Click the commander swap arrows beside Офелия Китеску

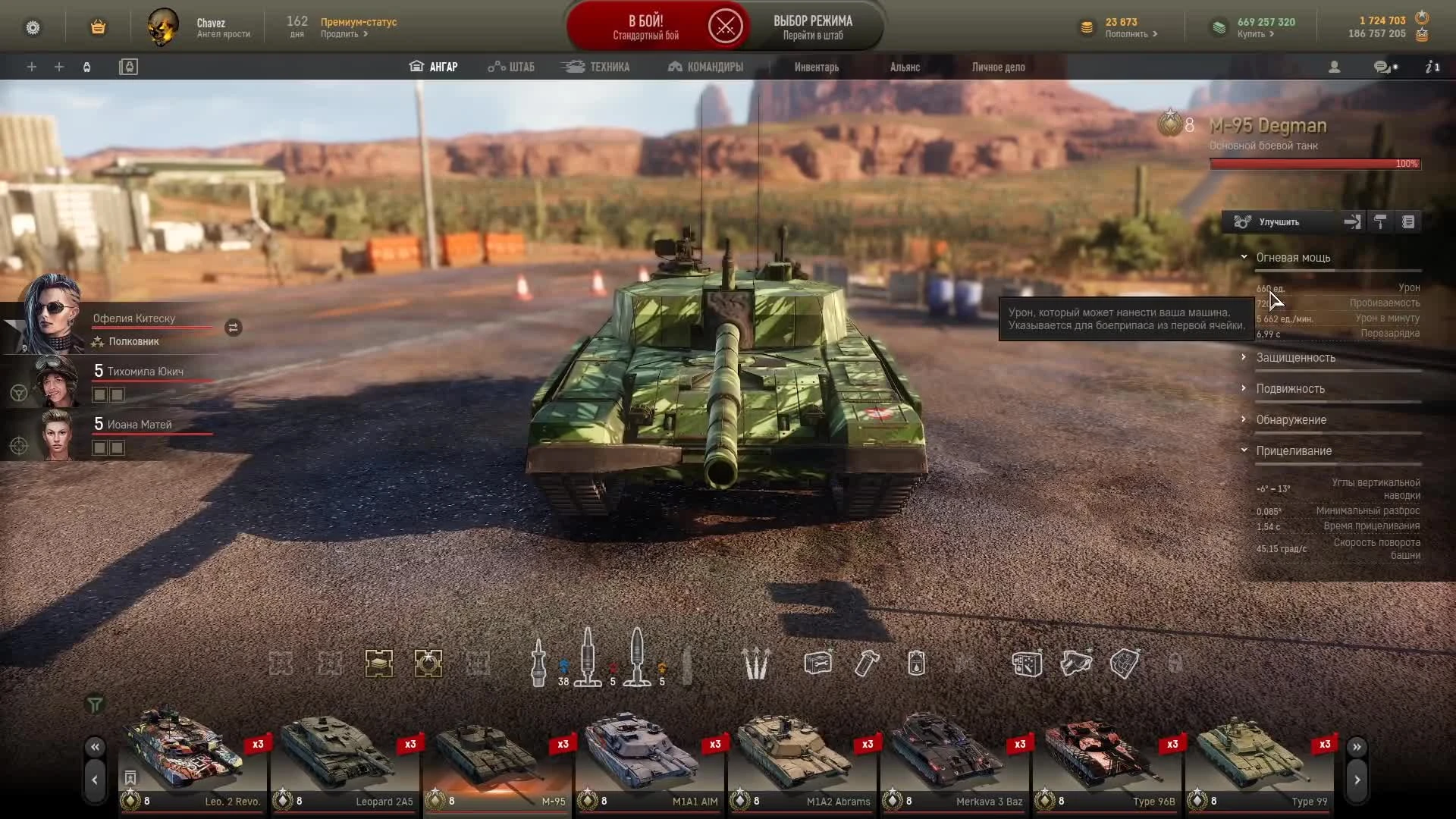tap(233, 328)
